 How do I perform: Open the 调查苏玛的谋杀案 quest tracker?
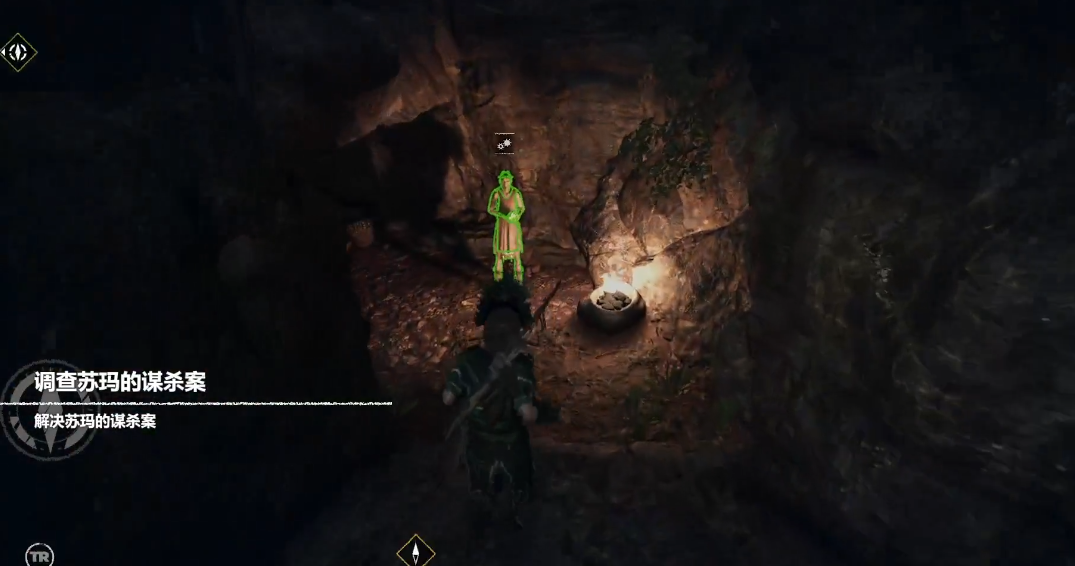point(120,382)
